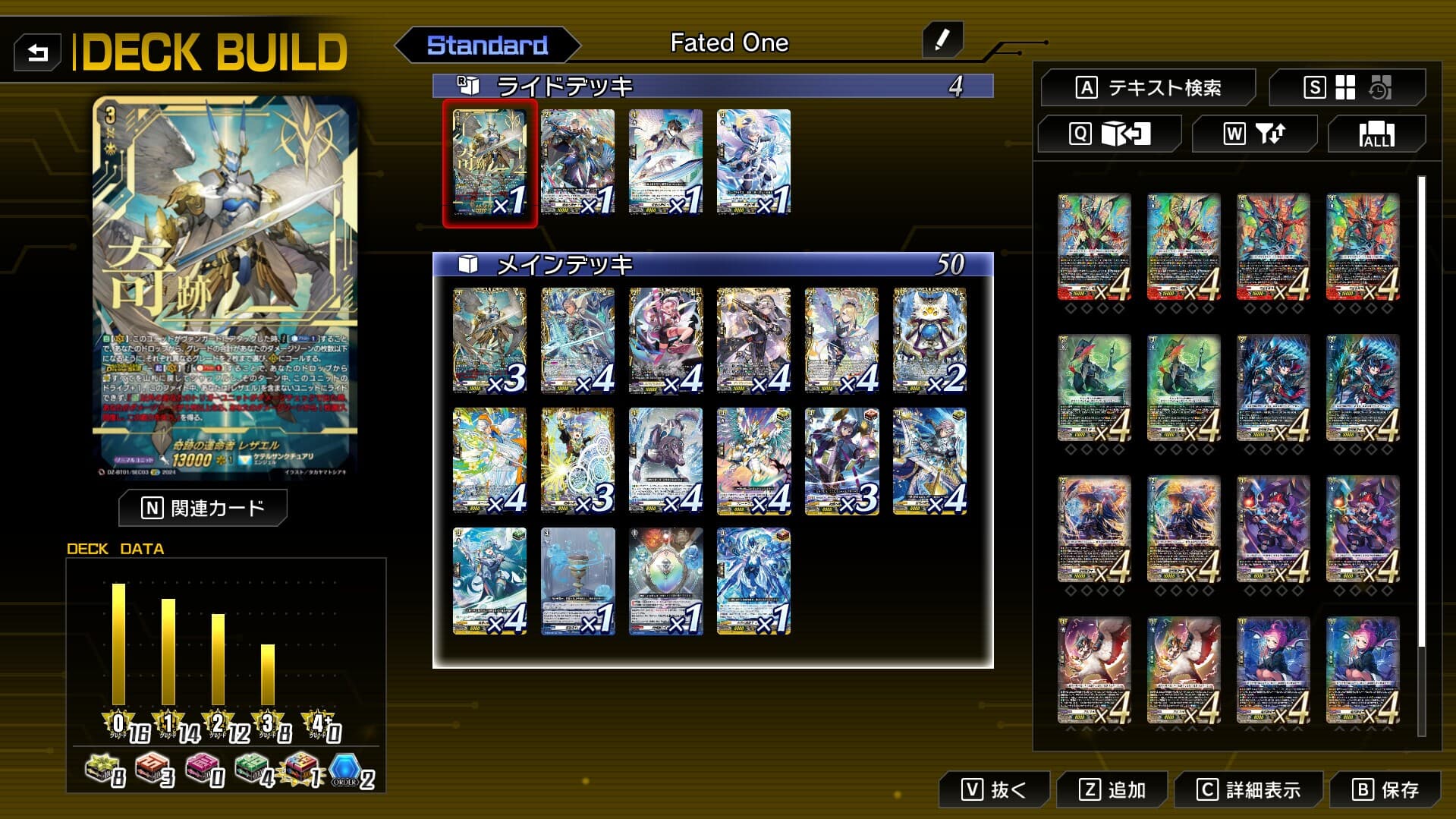This screenshot has height=819, width=1456.
Task: Click the ALL card display icon
Action: coord(1376,134)
